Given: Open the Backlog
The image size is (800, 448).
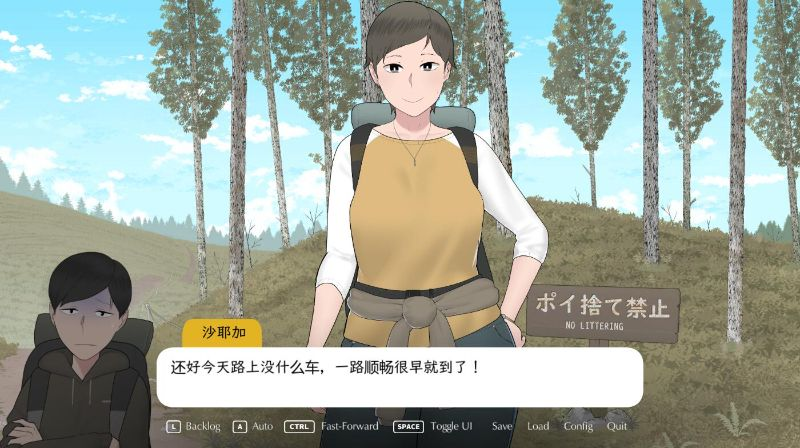Looking at the screenshot, I should coord(202,426).
